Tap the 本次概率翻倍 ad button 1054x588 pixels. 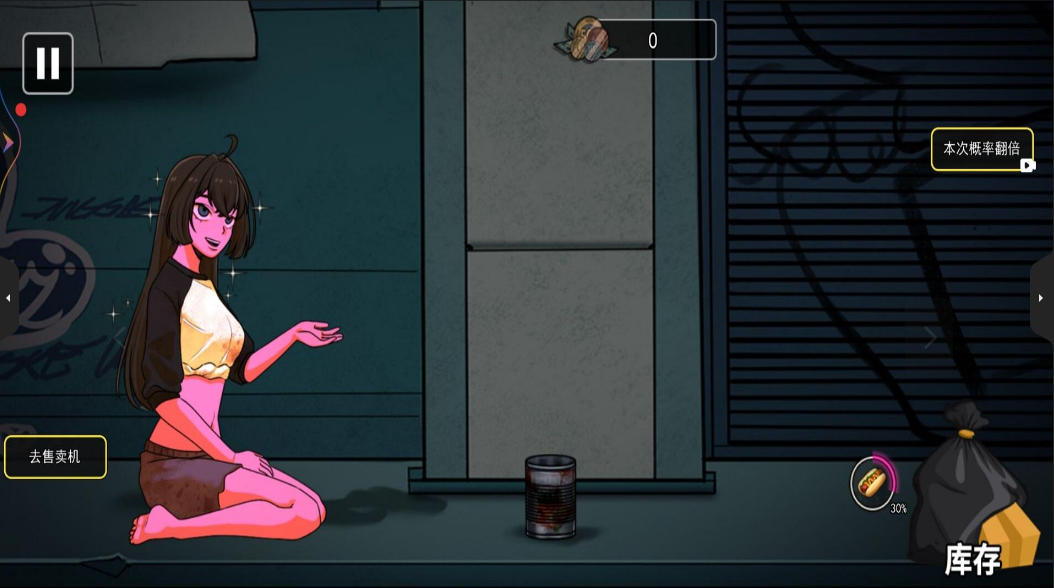[982, 149]
